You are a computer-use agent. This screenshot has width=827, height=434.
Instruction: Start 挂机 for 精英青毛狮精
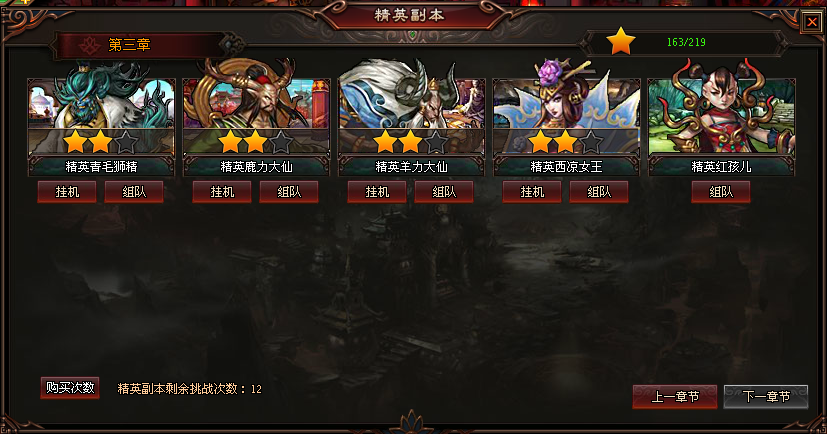point(67,192)
